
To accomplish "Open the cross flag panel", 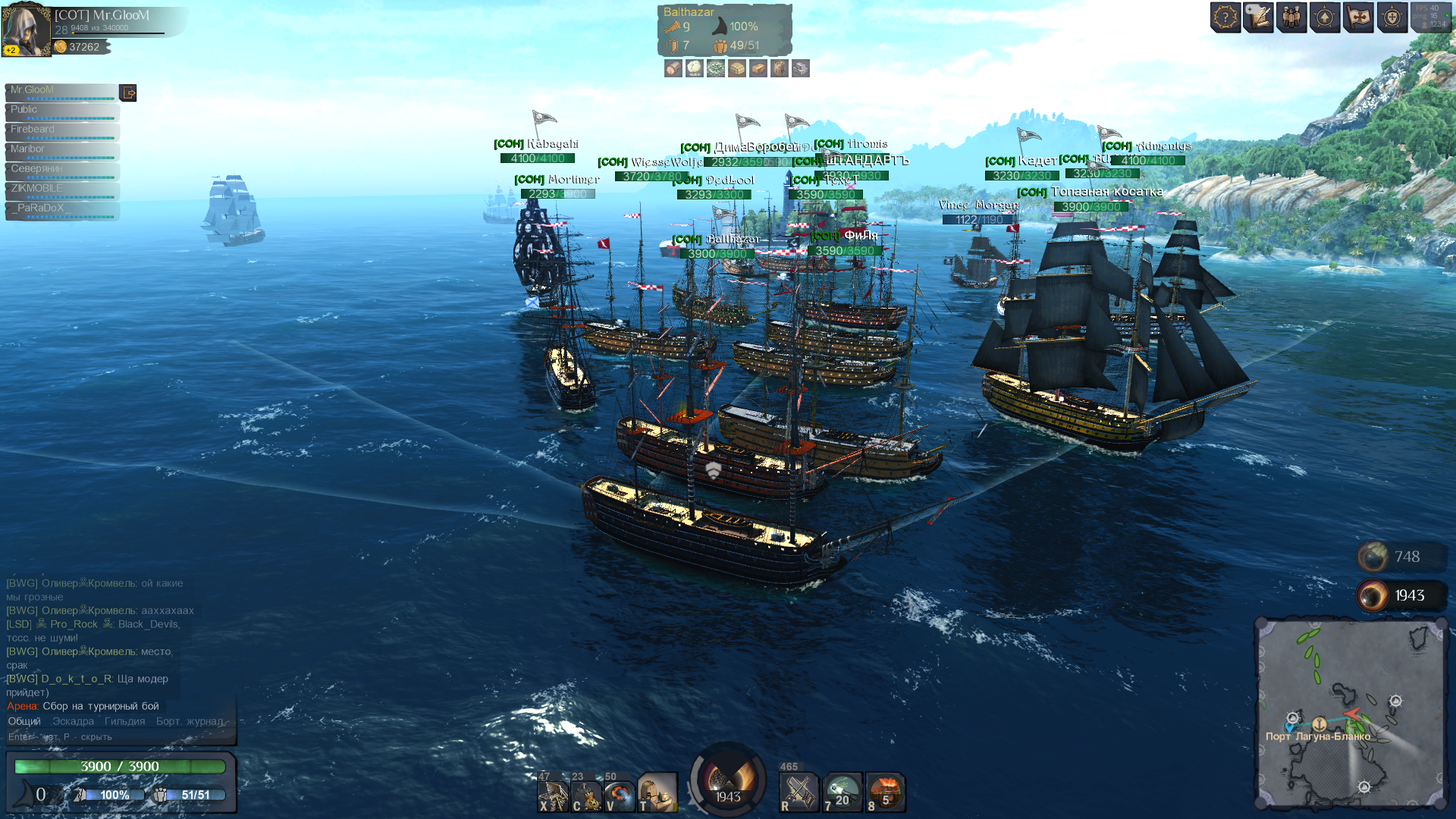I will [1358, 17].
